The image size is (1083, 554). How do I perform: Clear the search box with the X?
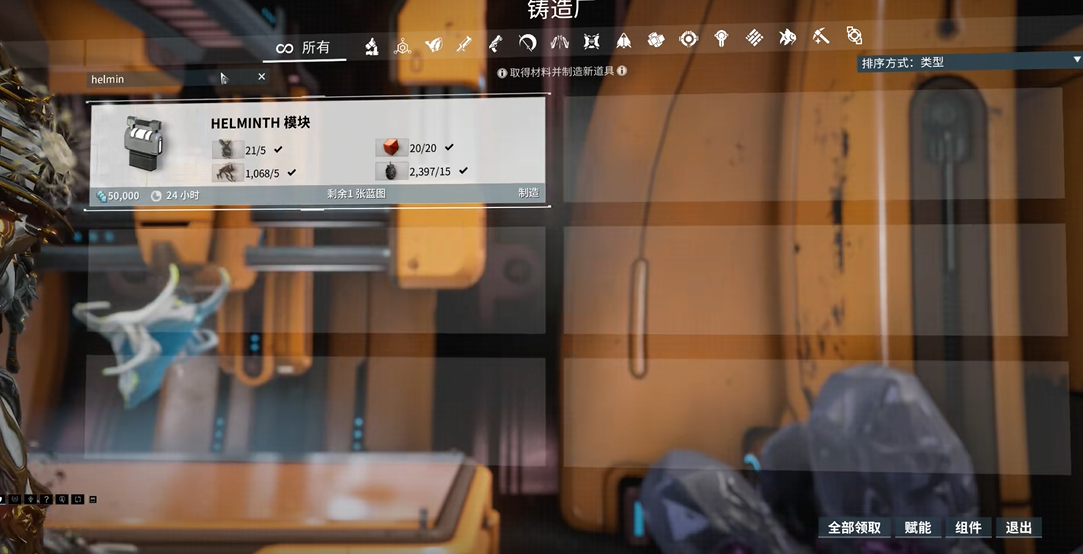tap(262, 76)
